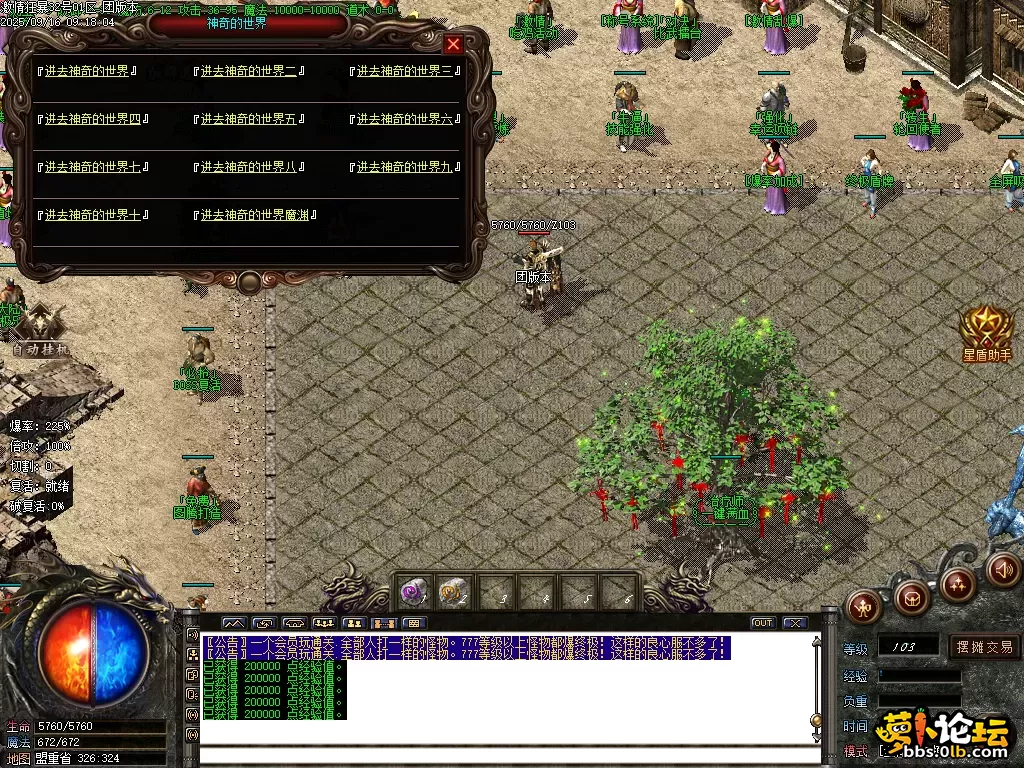Screen dimensions: 1024x768
Task: Click the OUT button above chat
Action: click(763, 623)
